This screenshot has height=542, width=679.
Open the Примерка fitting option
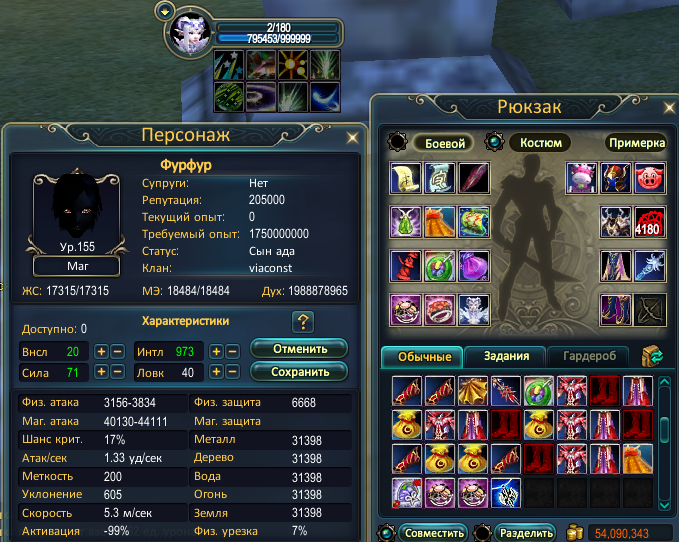636,143
